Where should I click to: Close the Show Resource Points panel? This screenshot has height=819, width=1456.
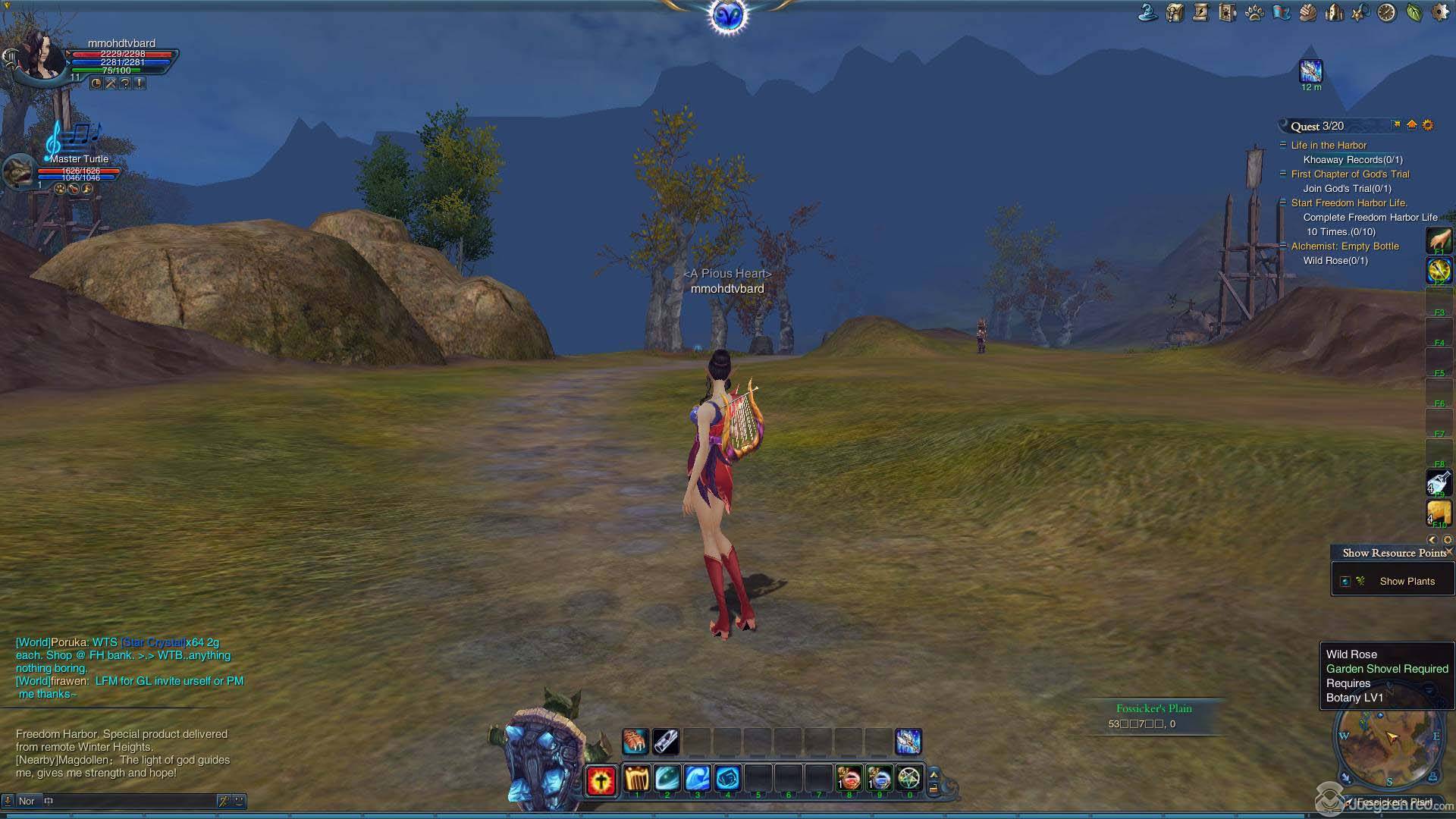[1449, 551]
